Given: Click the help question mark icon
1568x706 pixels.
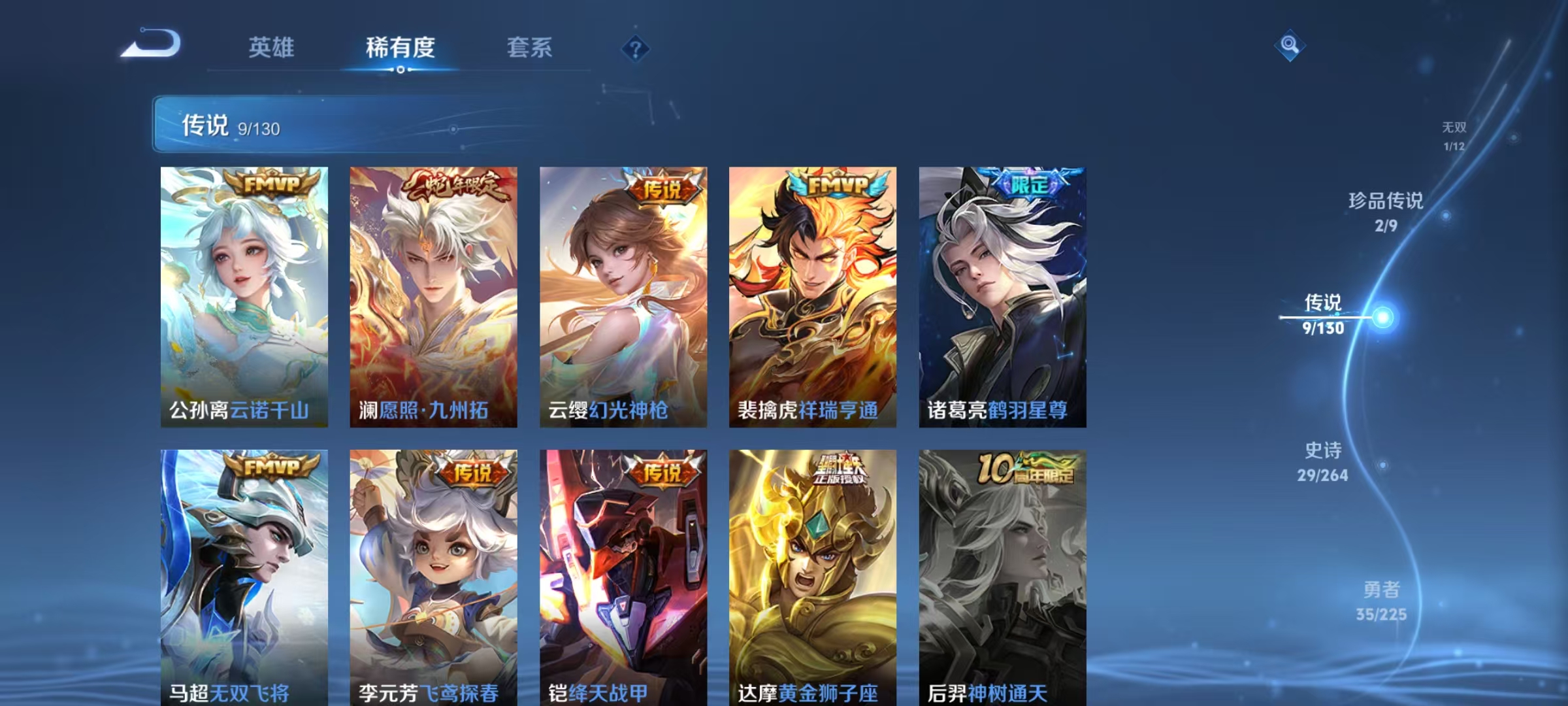Looking at the screenshot, I should [635, 49].
